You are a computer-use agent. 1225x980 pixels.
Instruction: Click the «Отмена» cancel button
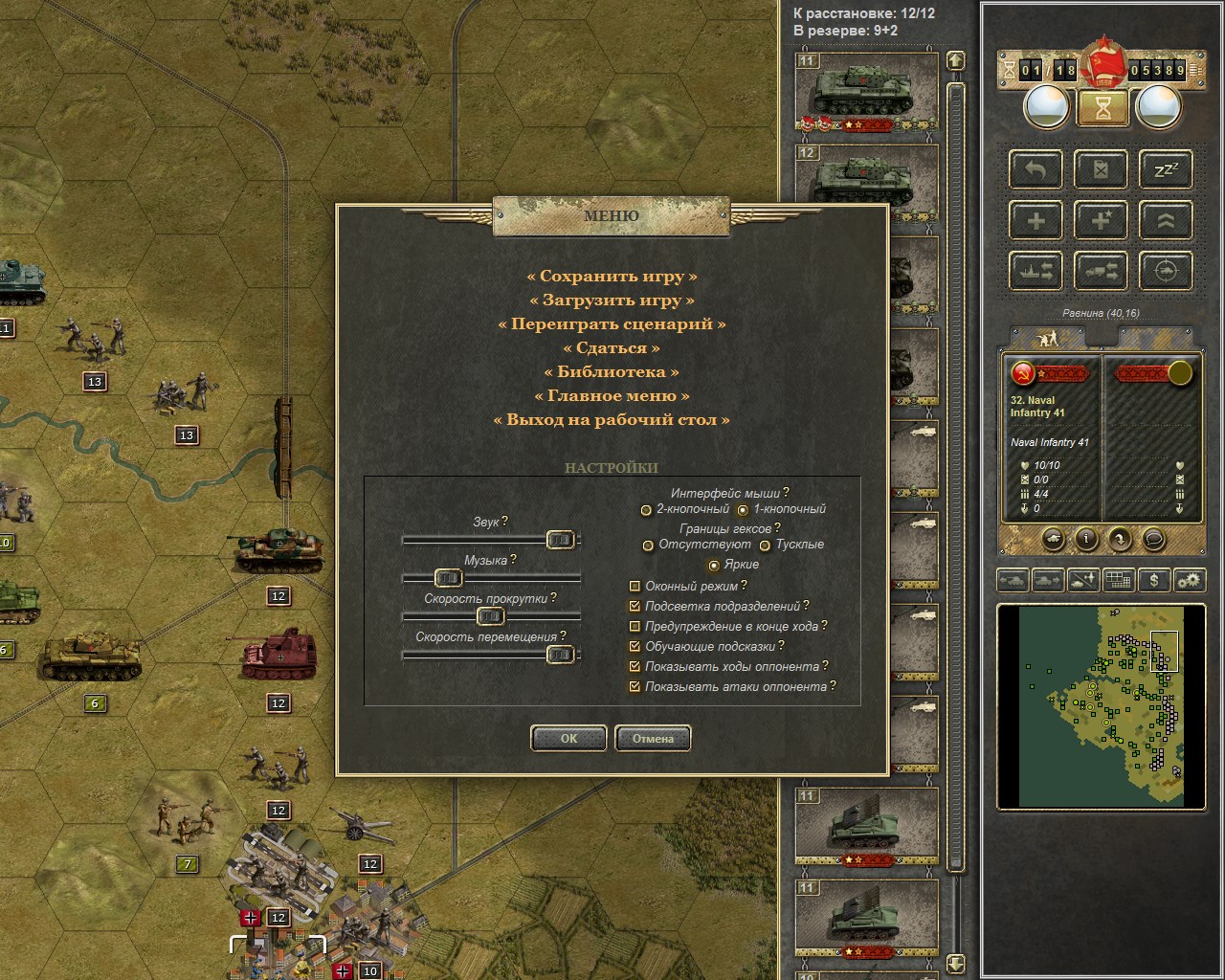click(653, 738)
